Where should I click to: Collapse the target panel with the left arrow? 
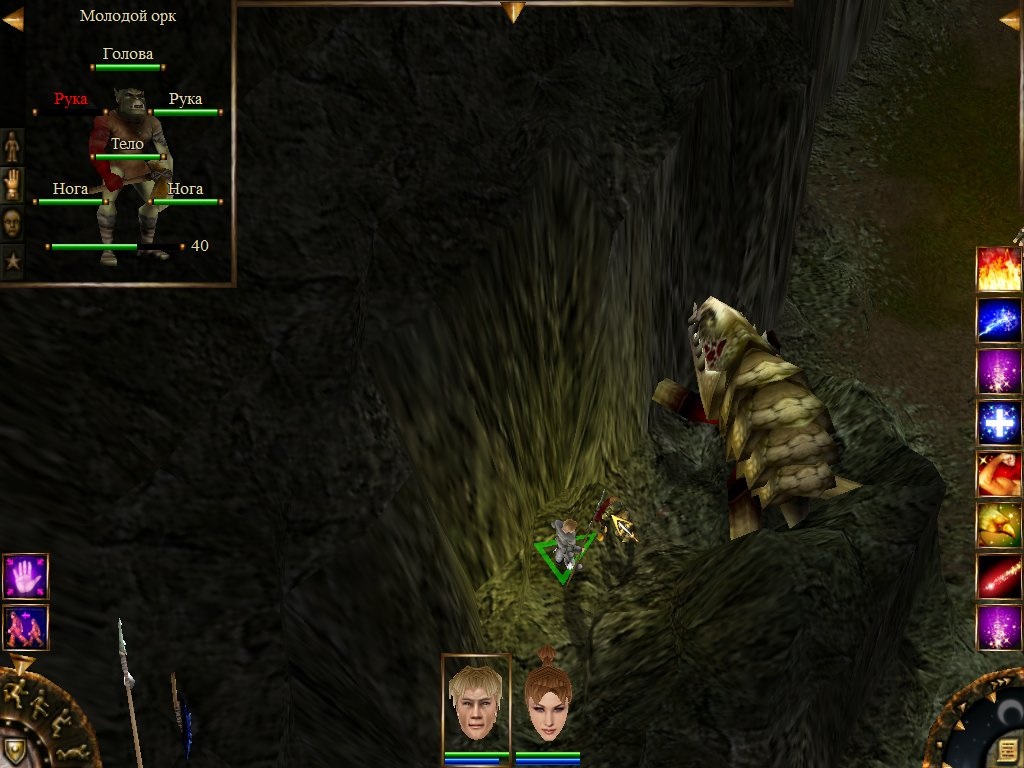[13, 19]
